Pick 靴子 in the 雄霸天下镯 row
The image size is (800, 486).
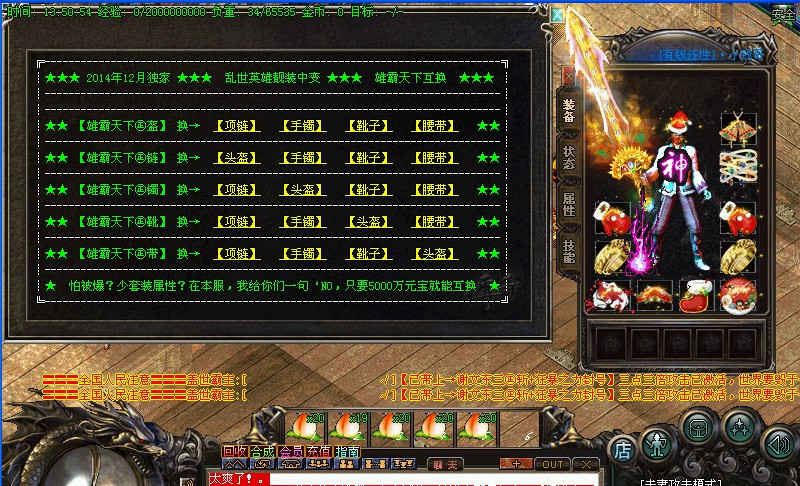click(x=367, y=190)
